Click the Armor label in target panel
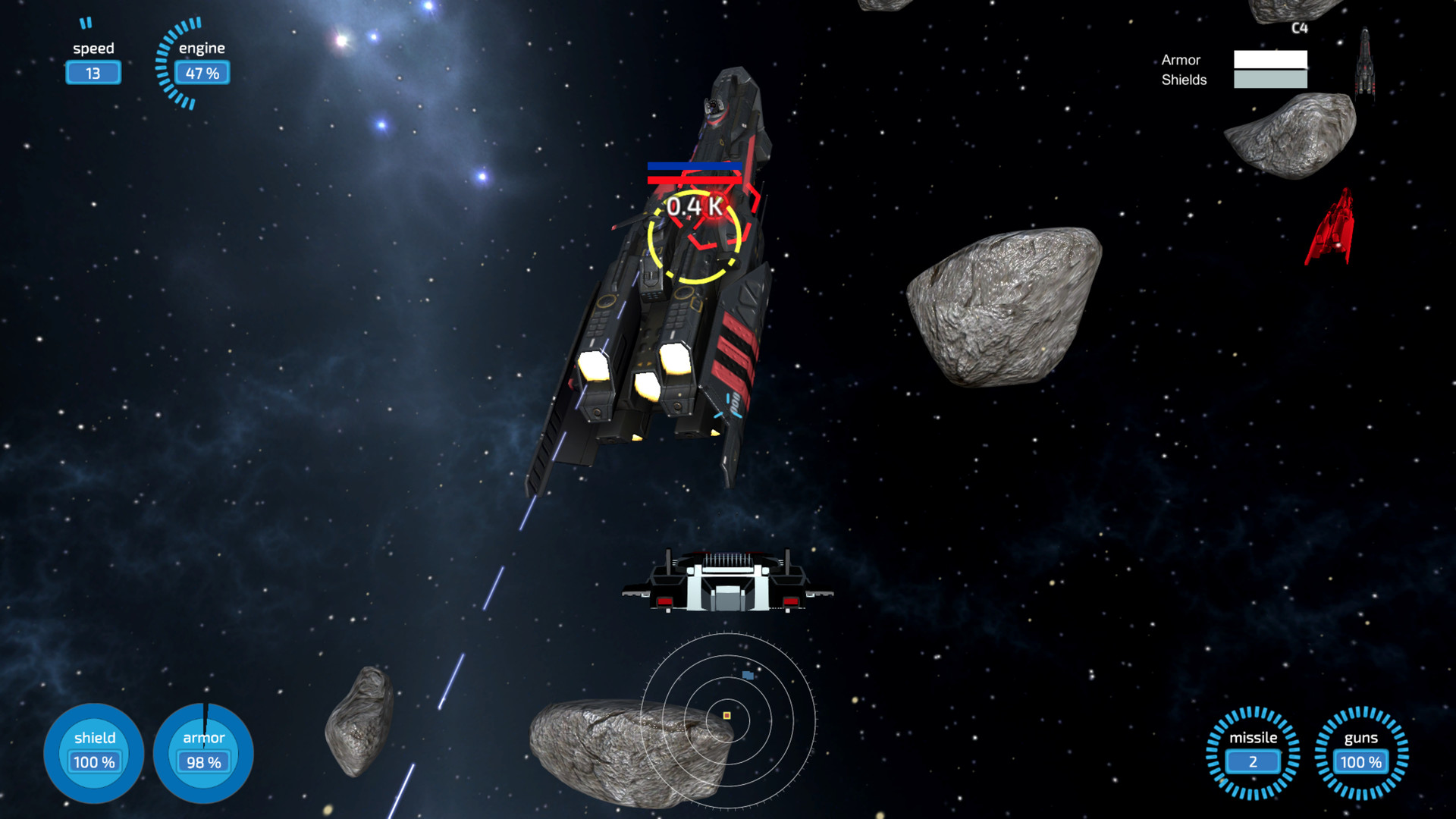The image size is (1456, 819). pos(1180,60)
